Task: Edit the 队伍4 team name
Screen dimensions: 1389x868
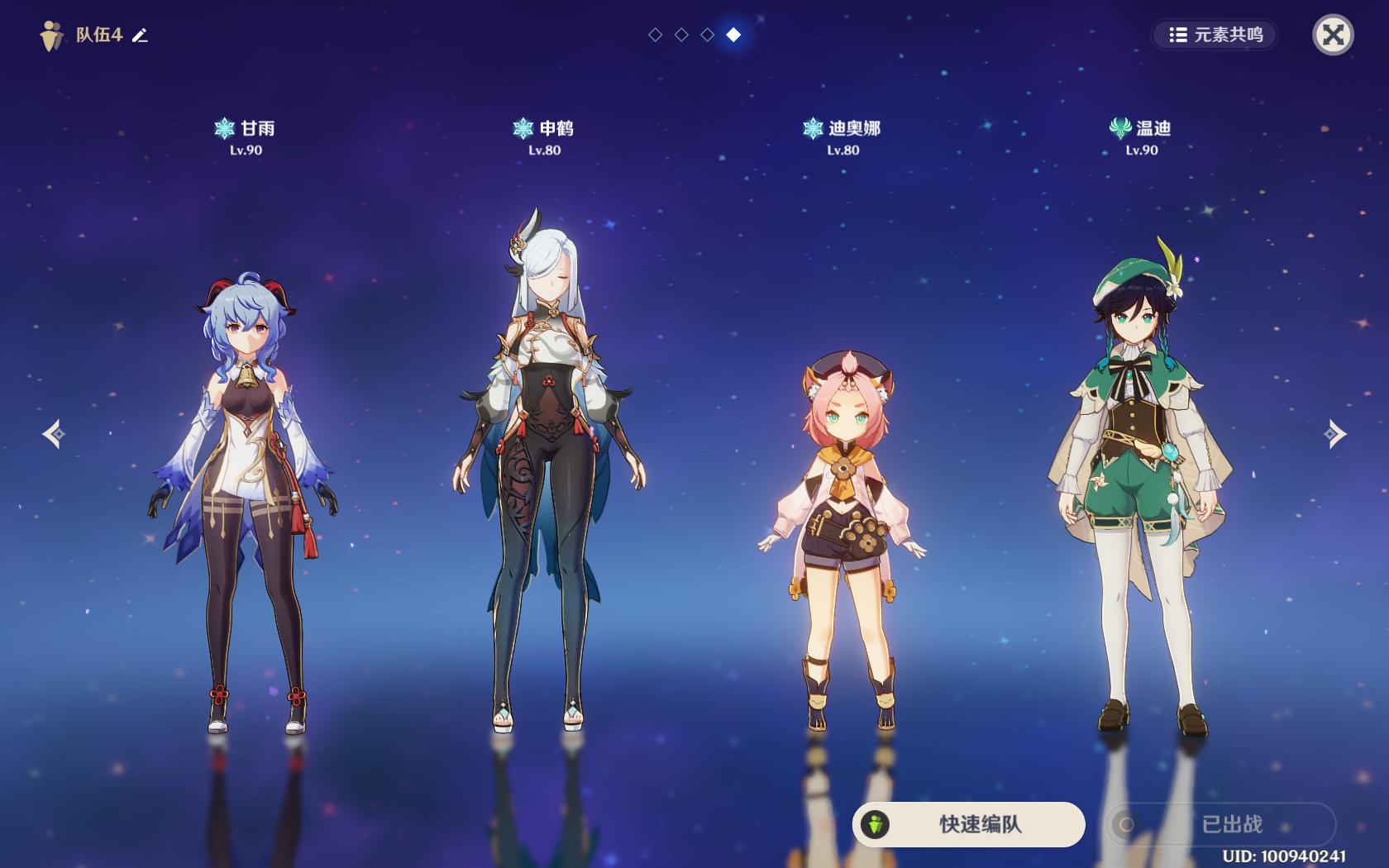Action: 141,36
